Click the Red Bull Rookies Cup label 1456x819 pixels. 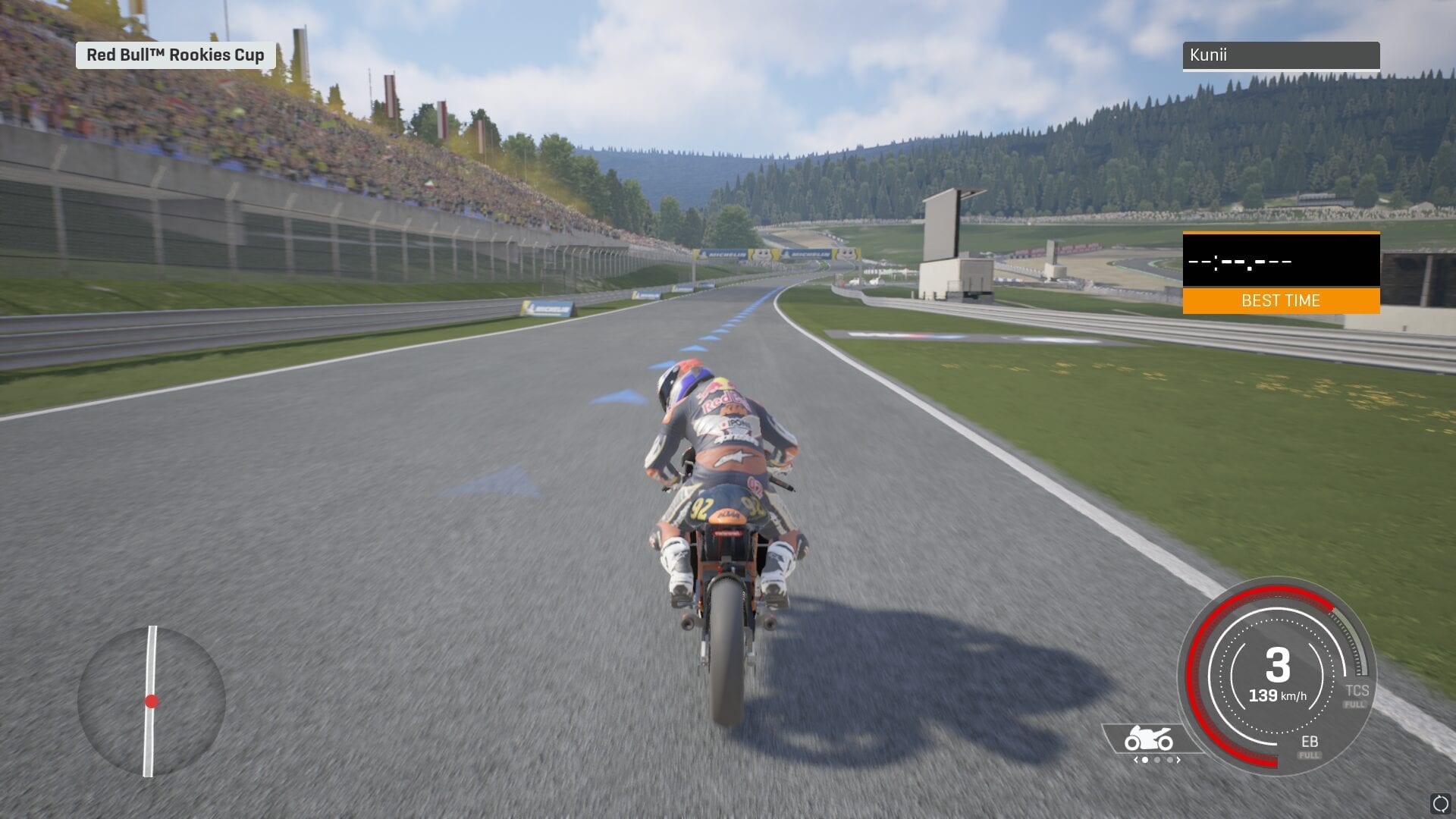click(175, 55)
